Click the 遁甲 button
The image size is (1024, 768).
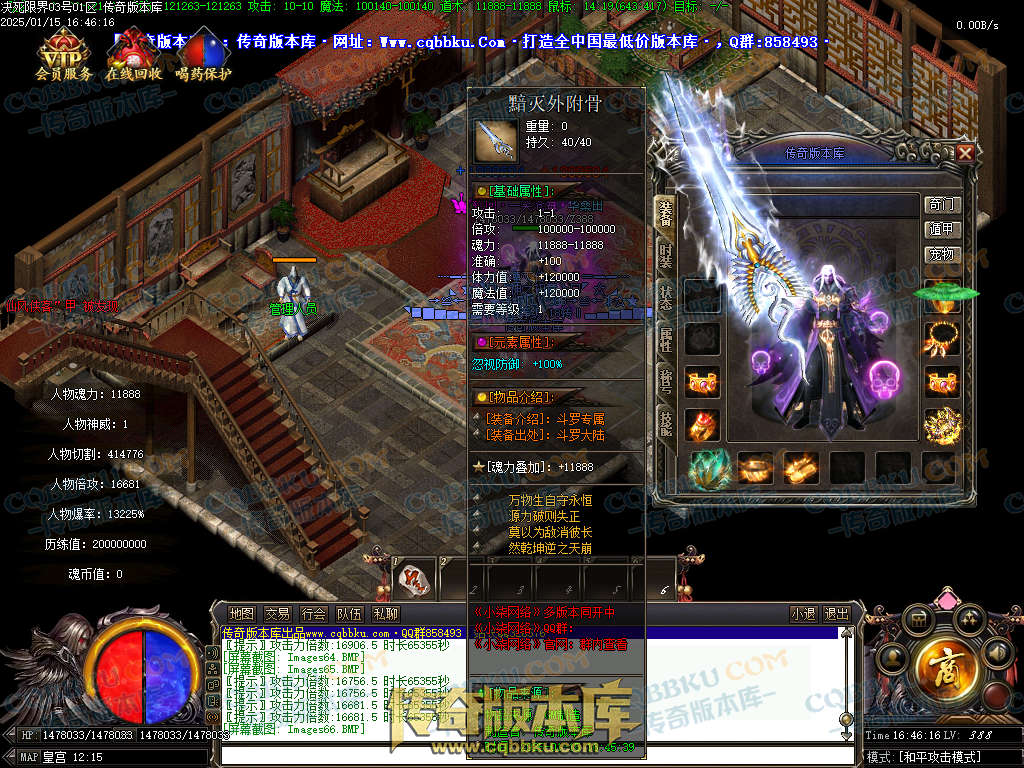click(x=941, y=230)
